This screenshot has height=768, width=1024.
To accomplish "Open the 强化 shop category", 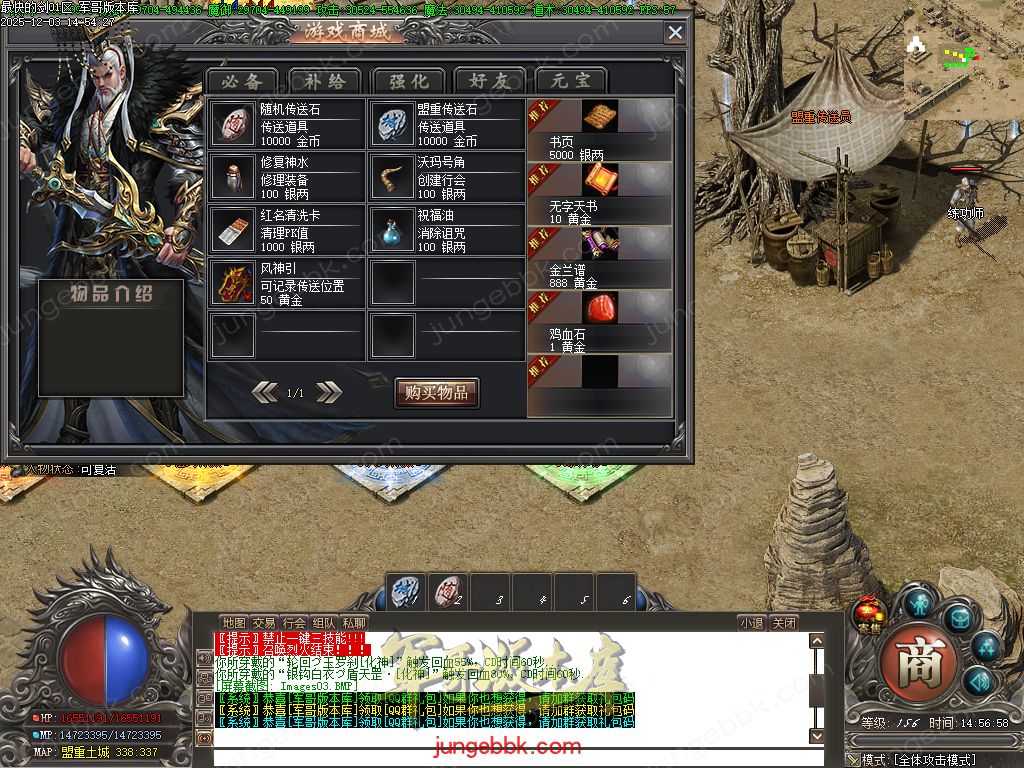I will 407,81.
